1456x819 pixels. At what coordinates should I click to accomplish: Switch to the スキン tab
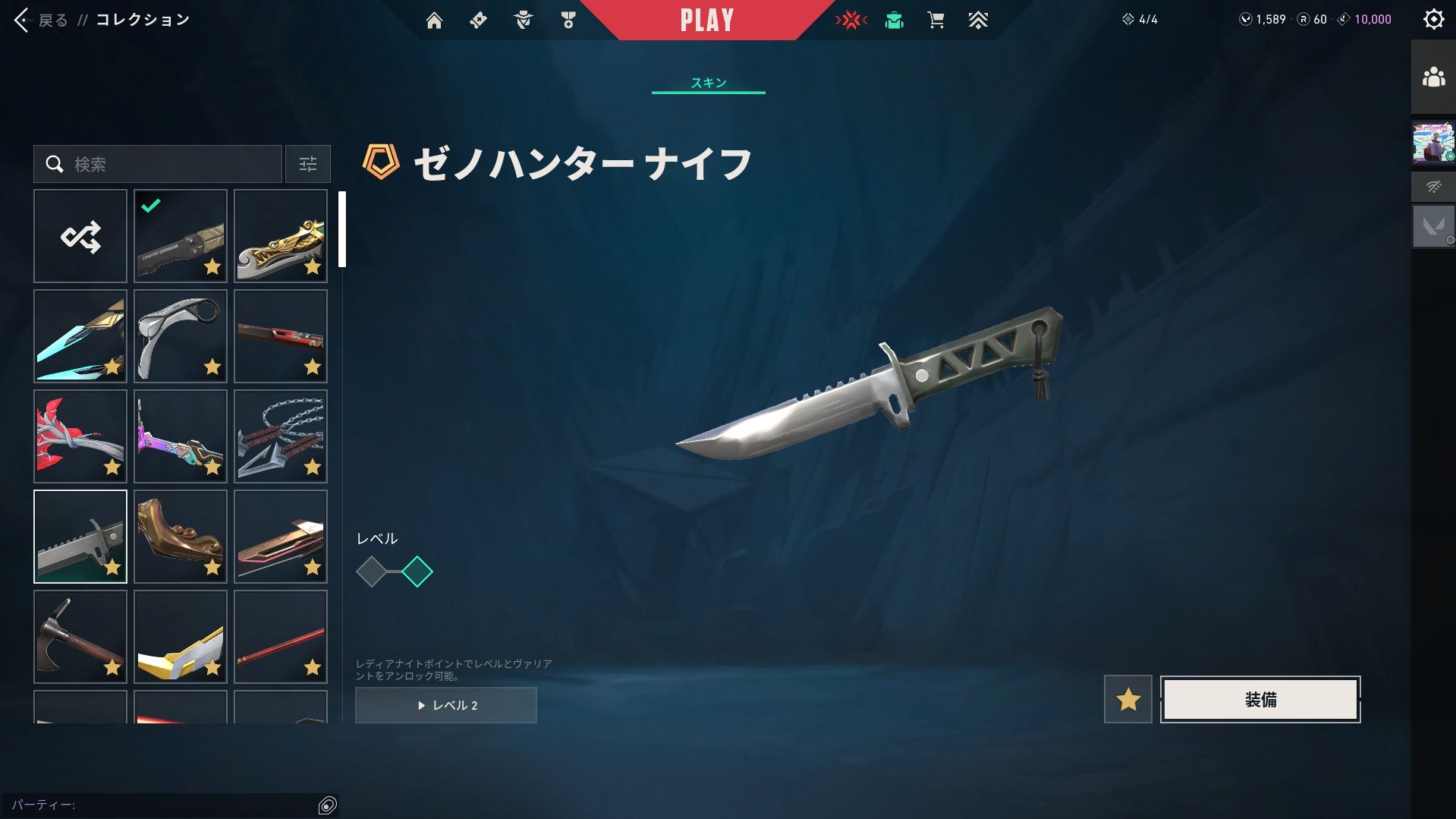pos(708,83)
